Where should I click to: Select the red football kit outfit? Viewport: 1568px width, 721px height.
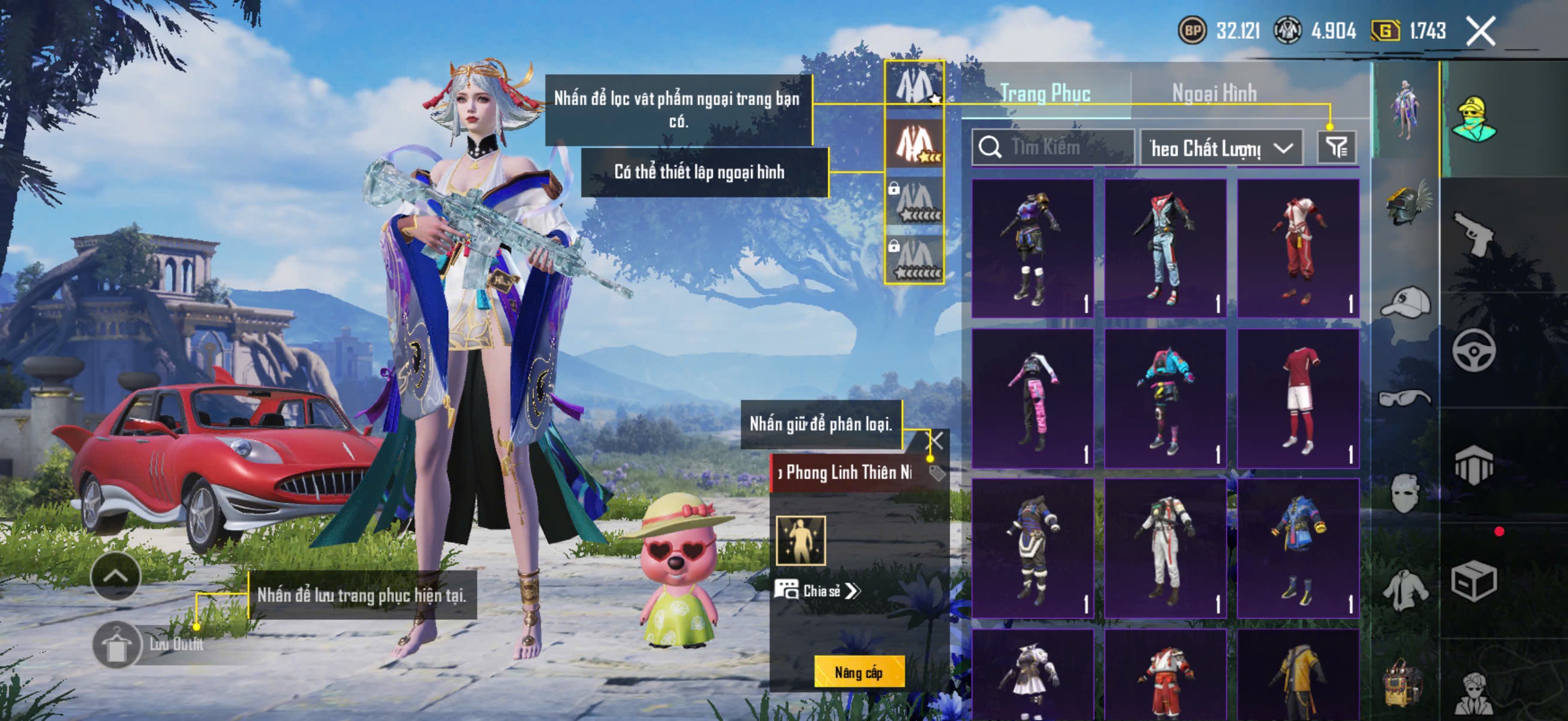pyautogui.click(x=1298, y=399)
